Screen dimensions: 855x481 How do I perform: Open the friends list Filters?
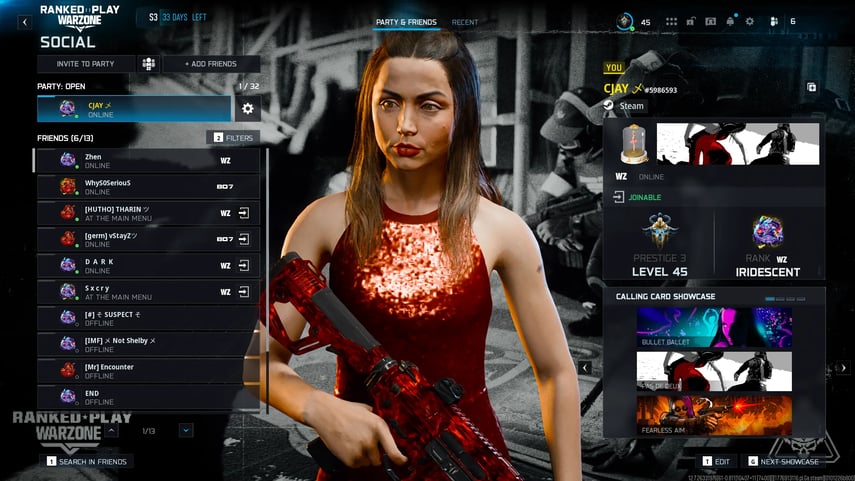pos(233,137)
